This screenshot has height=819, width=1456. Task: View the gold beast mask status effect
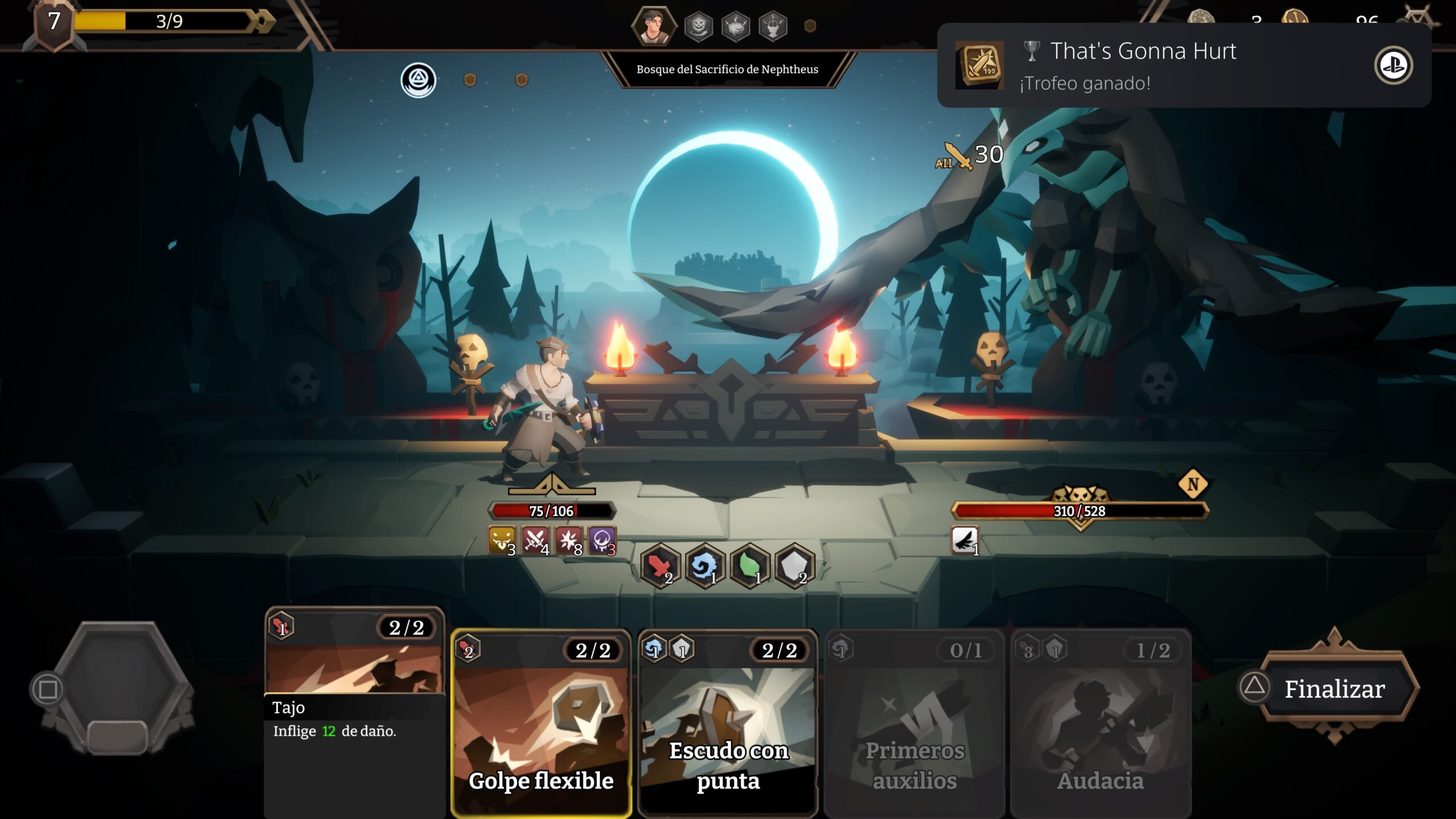click(x=502, y=540)
